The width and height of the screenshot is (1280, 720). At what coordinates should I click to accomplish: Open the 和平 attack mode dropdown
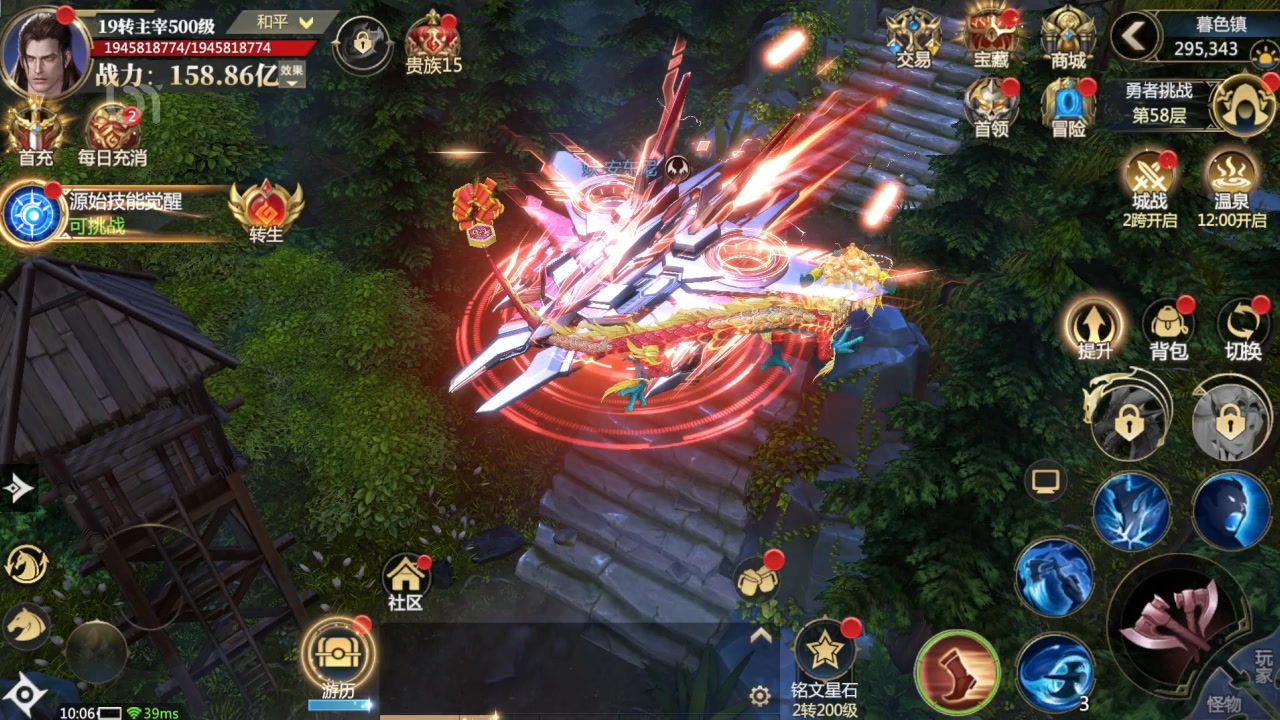[x=285, y=22]
